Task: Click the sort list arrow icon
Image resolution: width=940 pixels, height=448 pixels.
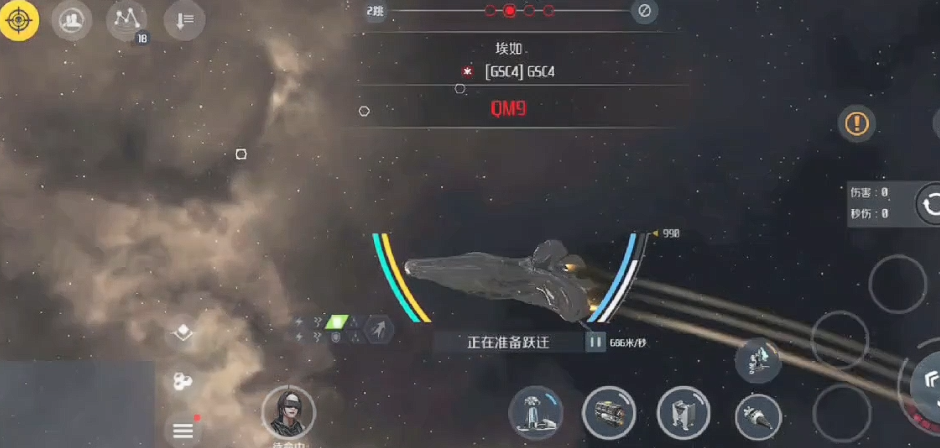Action: (184, 20)
